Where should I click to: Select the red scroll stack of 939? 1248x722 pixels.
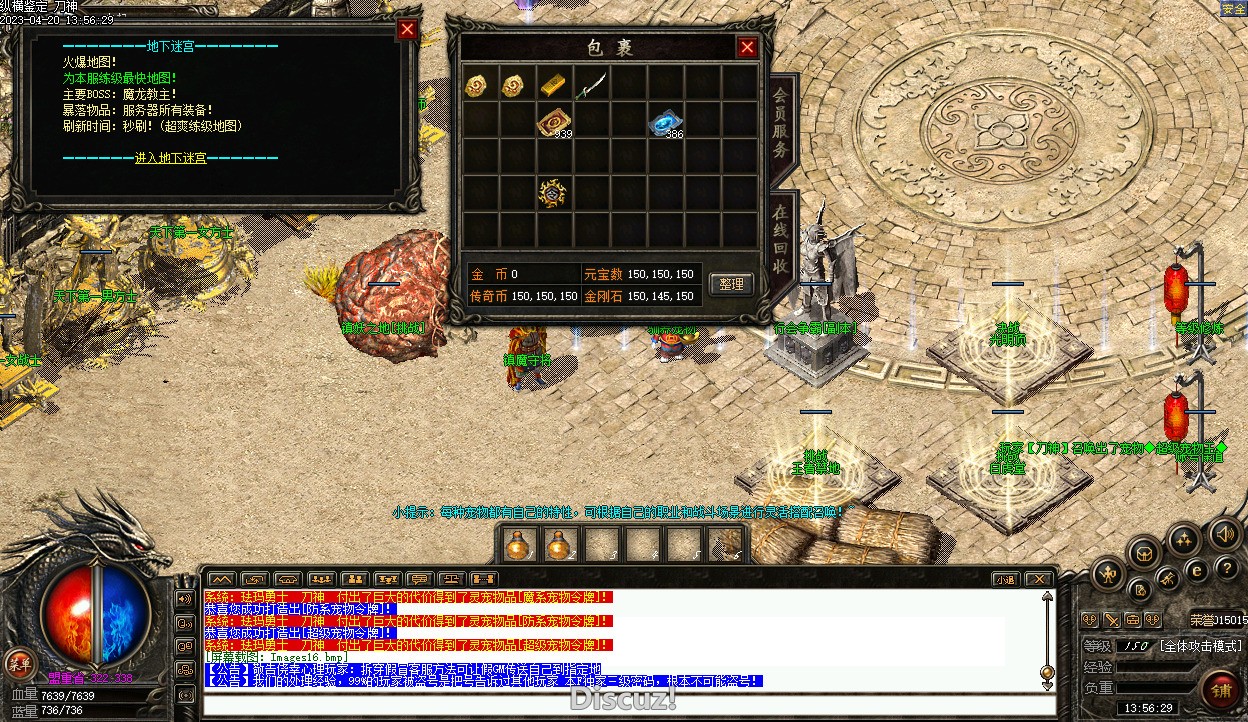click(x=552, y=122)
